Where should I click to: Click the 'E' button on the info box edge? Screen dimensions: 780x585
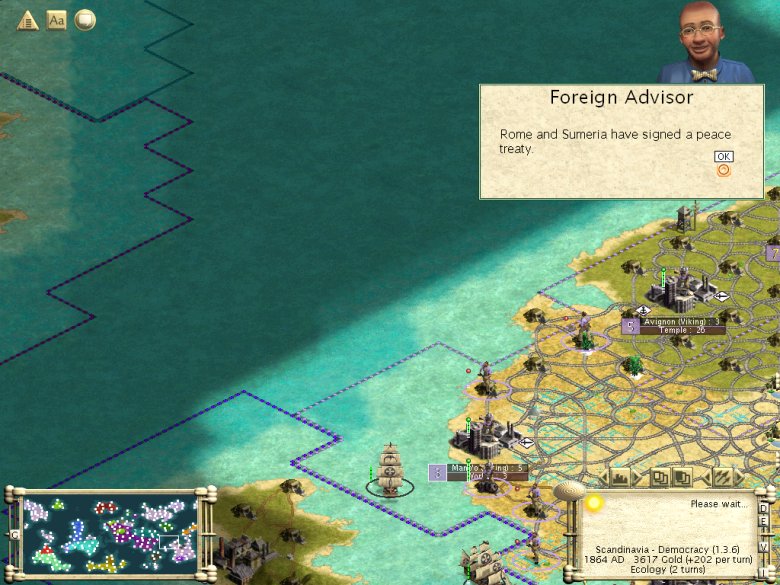pyautogui.click(x=765, y=521)
